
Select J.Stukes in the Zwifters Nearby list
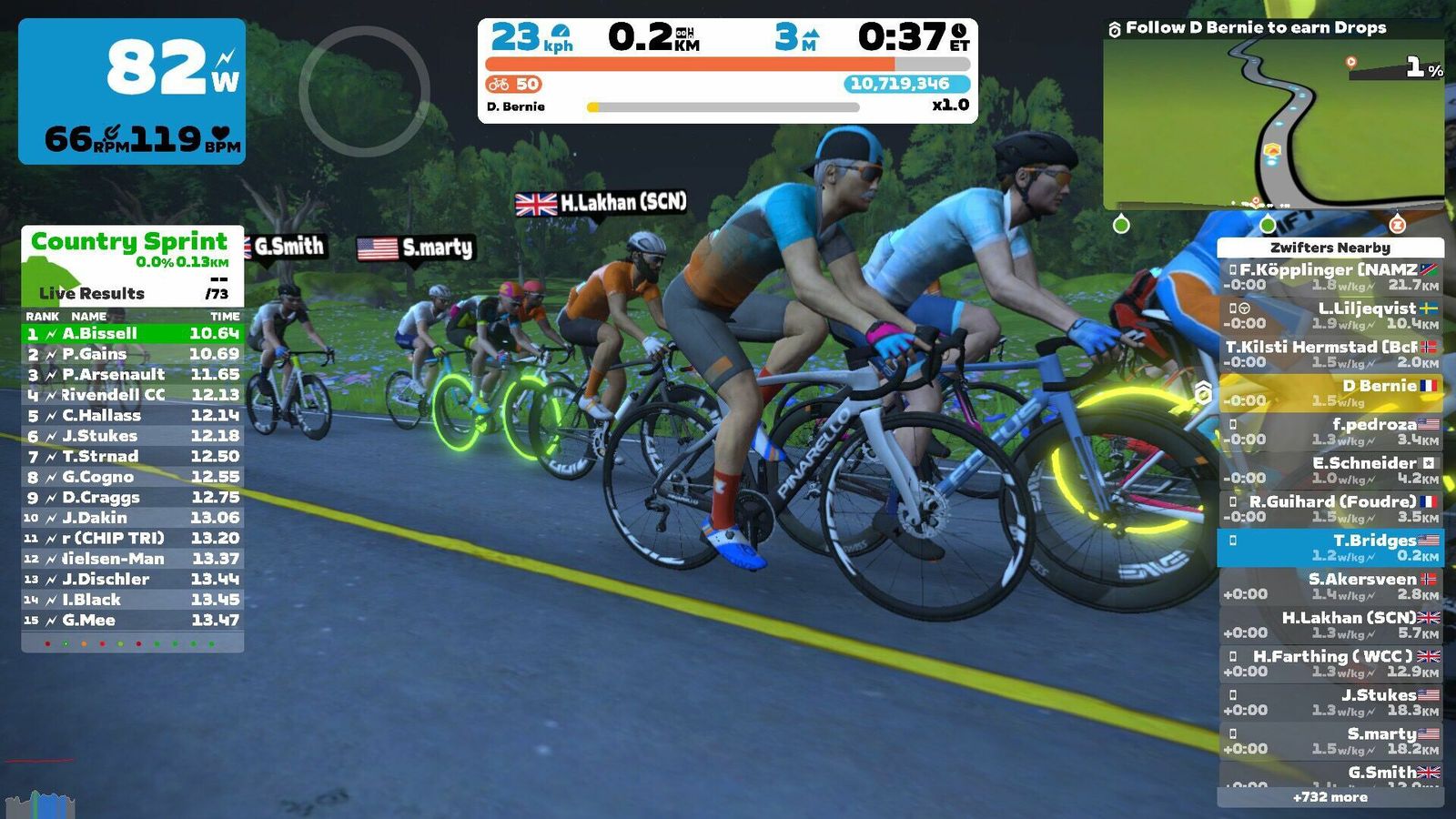tap(1330, 702)
